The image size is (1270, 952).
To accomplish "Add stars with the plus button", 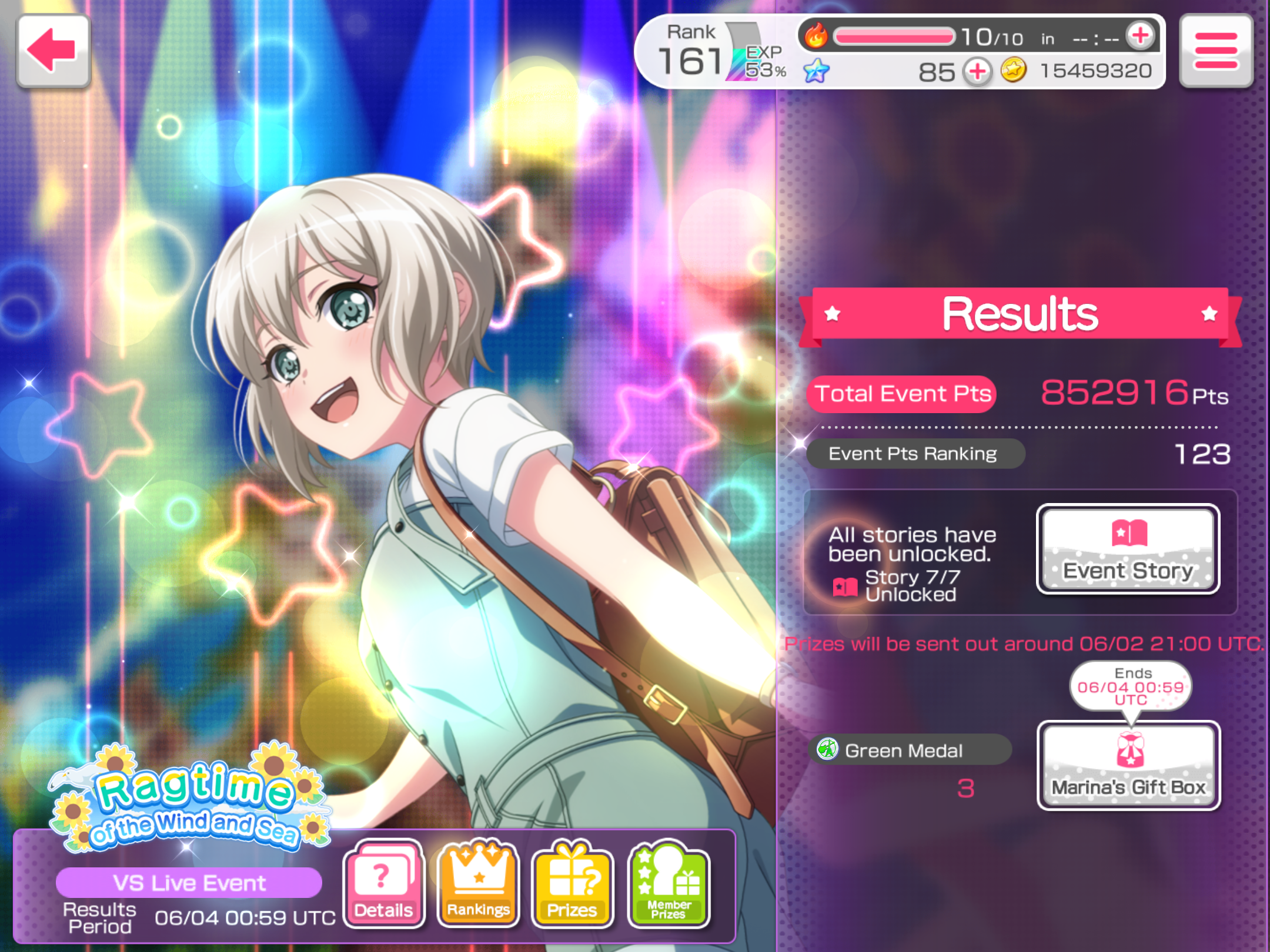I will coord(977,72).
